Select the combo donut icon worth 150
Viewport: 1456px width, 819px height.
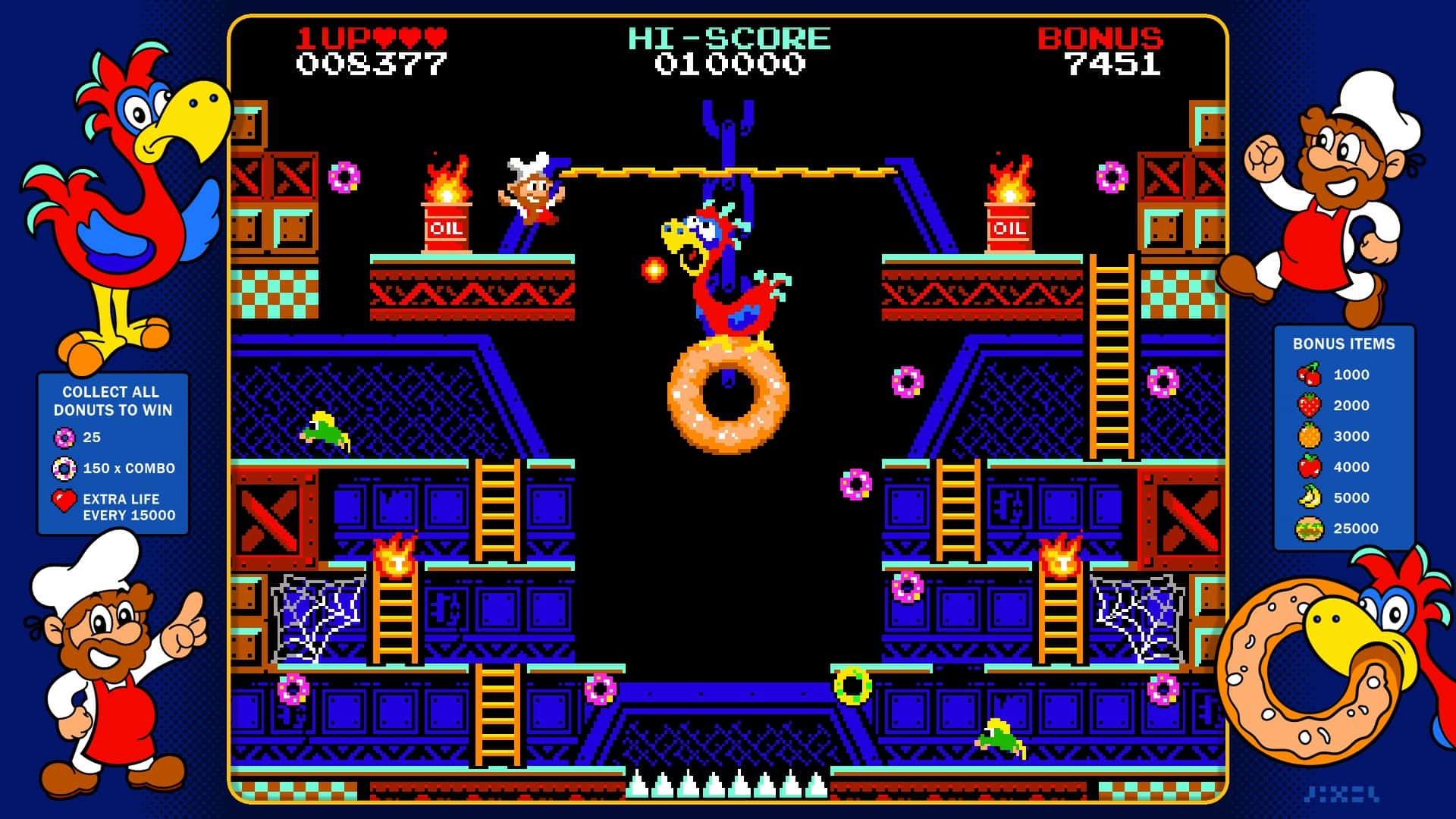[x=65, y=469]
